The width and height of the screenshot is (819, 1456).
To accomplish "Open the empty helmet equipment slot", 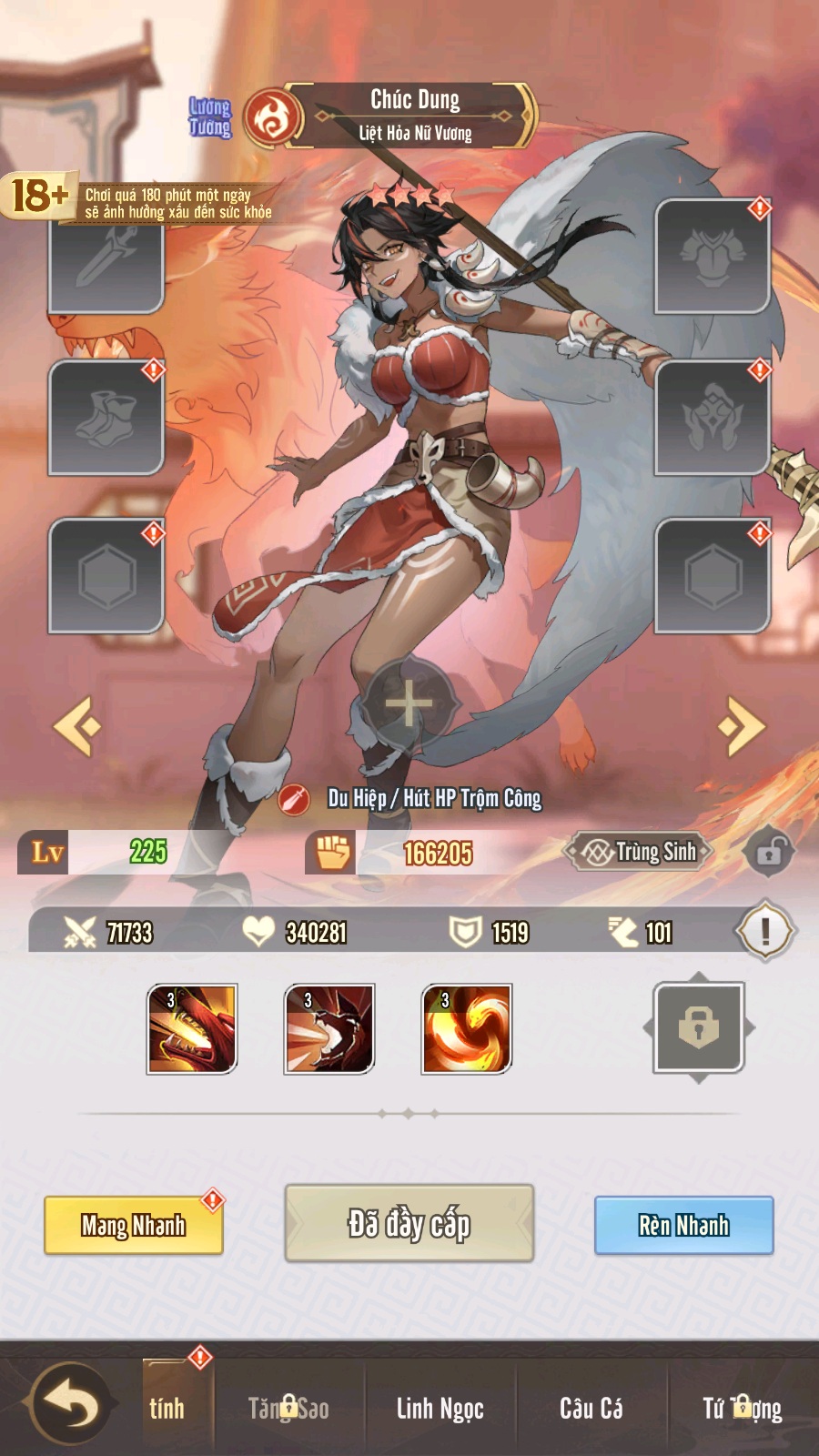I will coord(713,418).
